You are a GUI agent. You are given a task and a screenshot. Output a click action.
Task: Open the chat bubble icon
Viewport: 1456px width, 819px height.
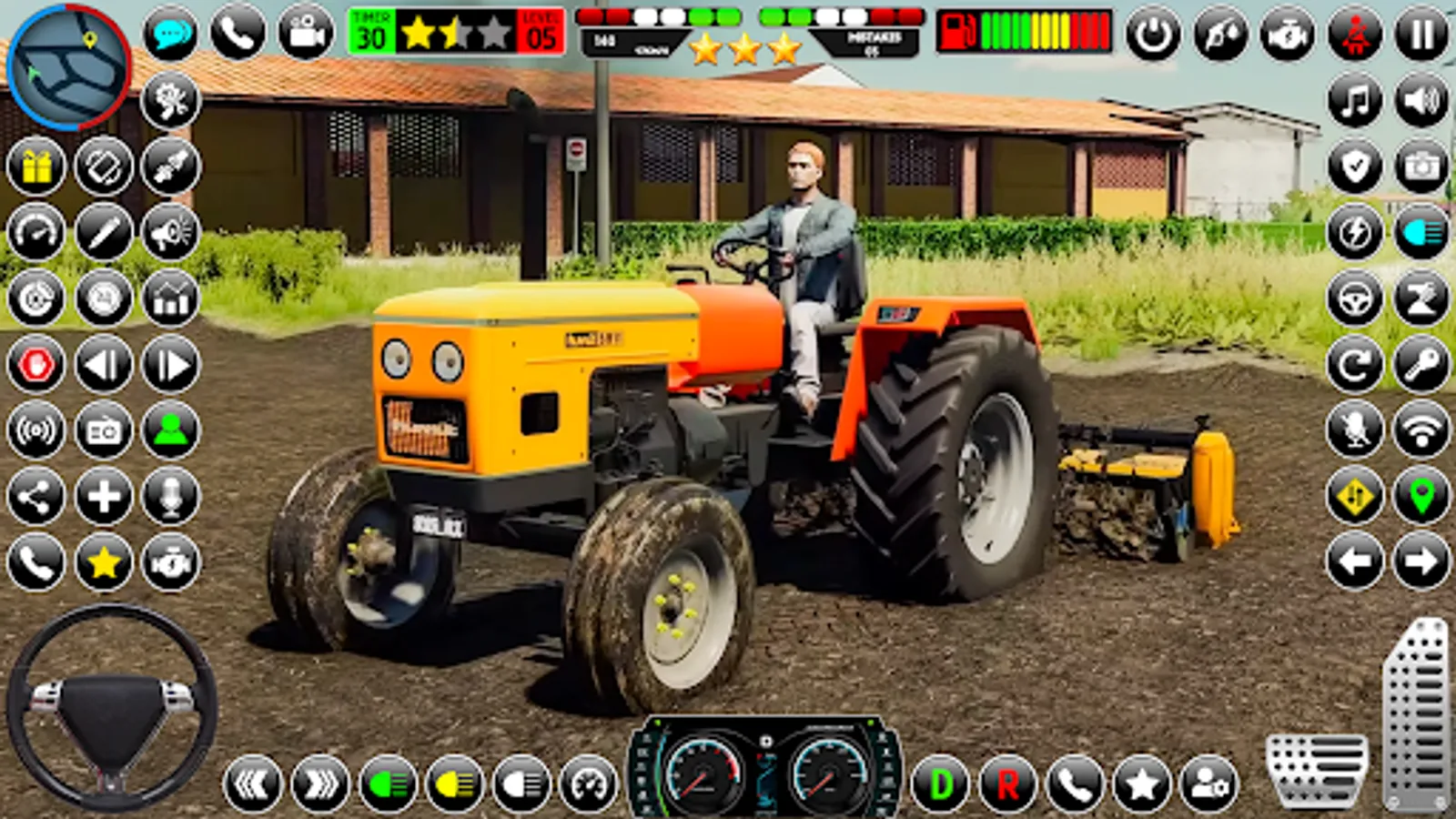tap(168, 34)
